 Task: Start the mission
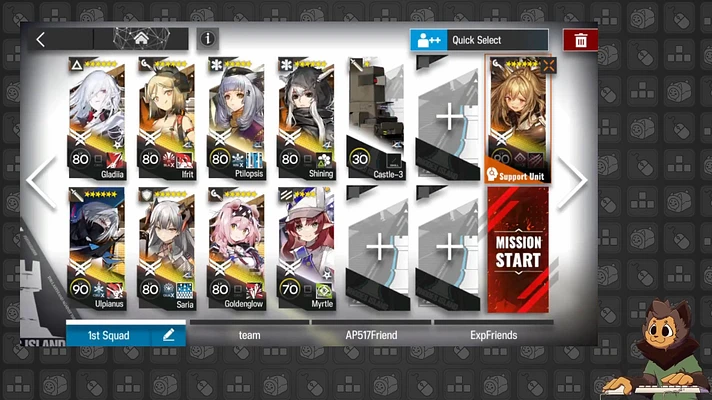pos(518,250)
